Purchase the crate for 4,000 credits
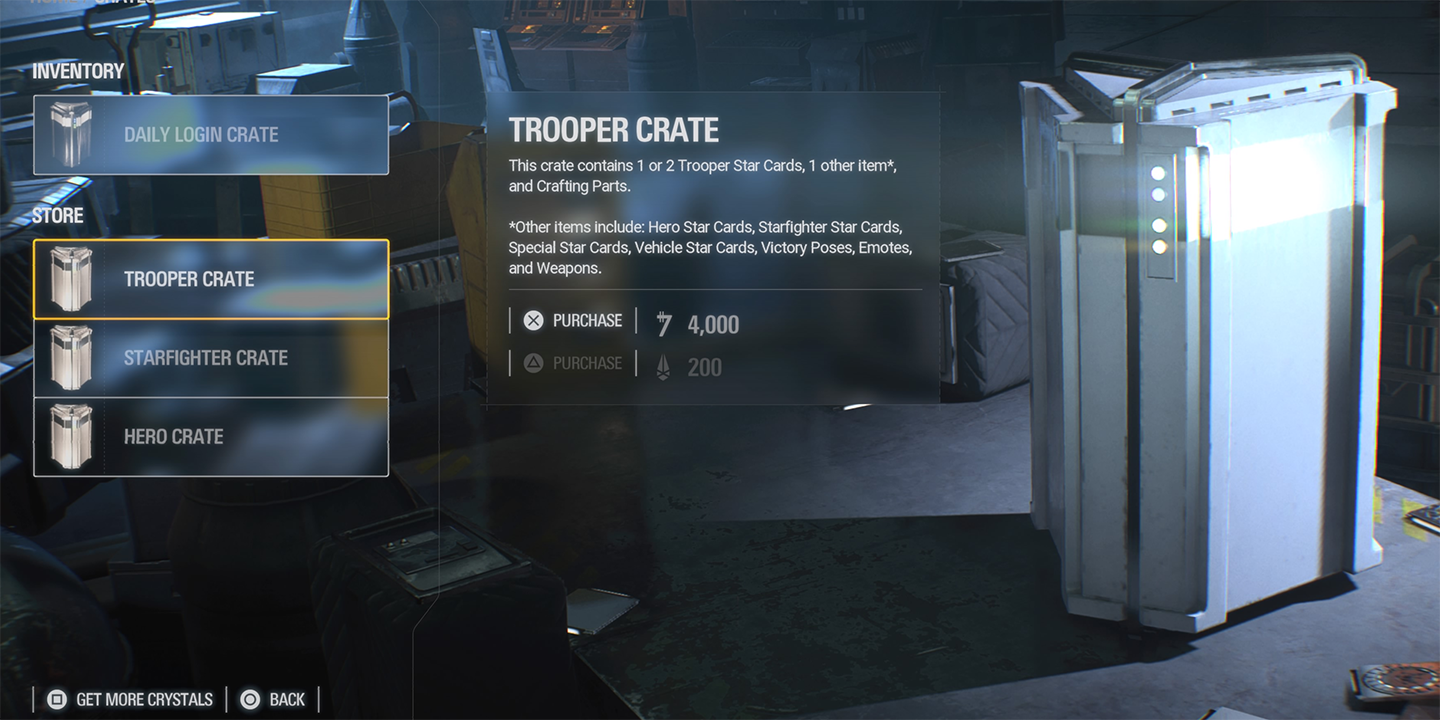The height and width of the screenshot is (720, 1440). click(586, 320)
